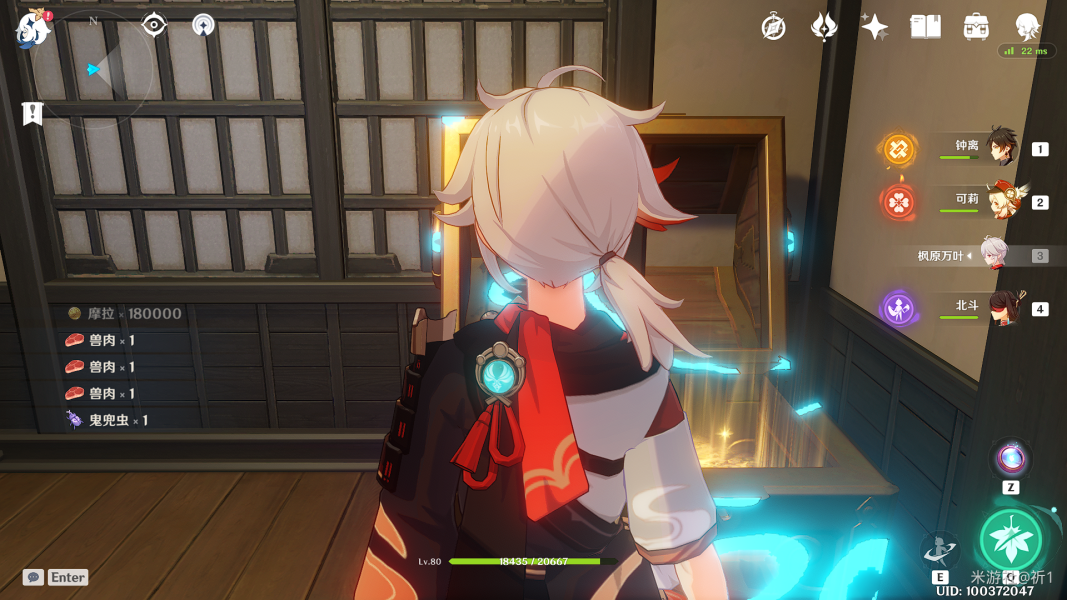Open the backpack inventory icon
This screenshot has height=600, width=1067.
click(976, 27)
